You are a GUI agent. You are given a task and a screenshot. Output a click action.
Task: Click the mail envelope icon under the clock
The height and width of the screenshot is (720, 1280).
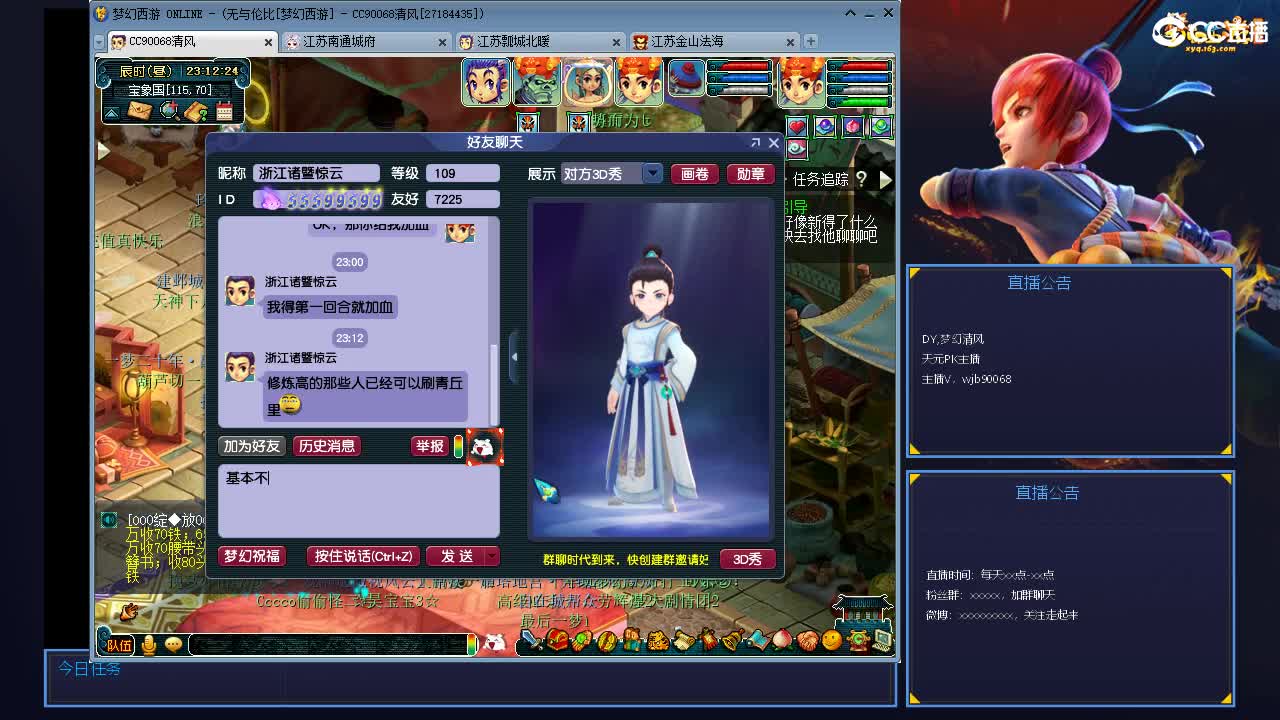(139, 112)
